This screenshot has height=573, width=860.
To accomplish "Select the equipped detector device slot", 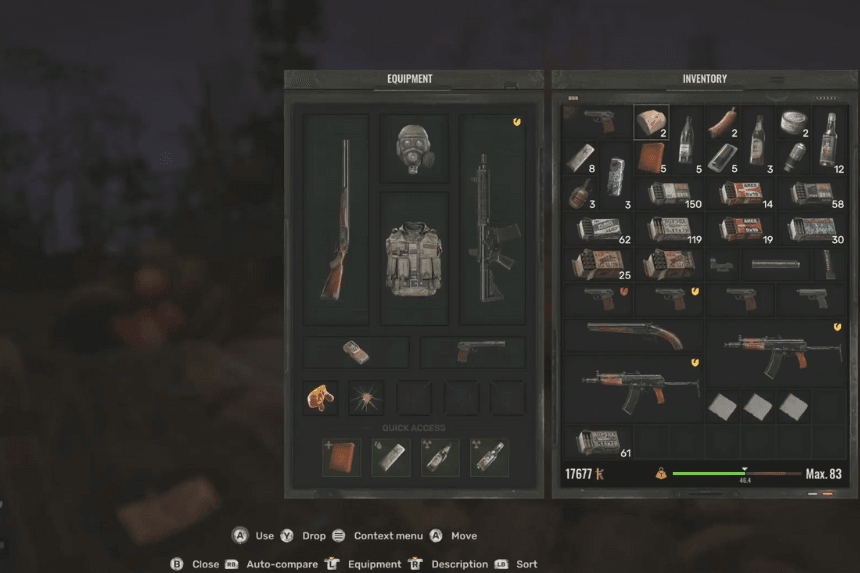I will [356, 351].
